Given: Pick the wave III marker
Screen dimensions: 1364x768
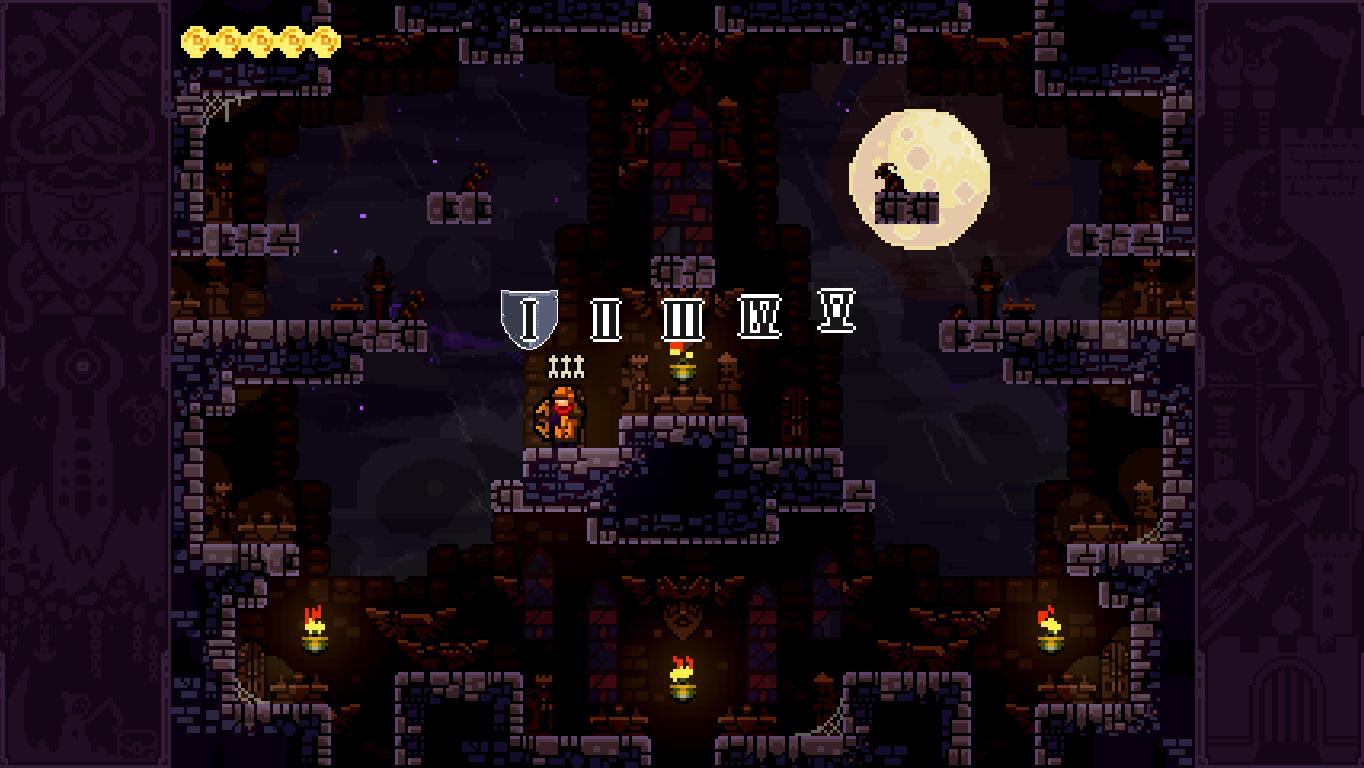Looking at the screenshot, I should (x=683, y=320).
